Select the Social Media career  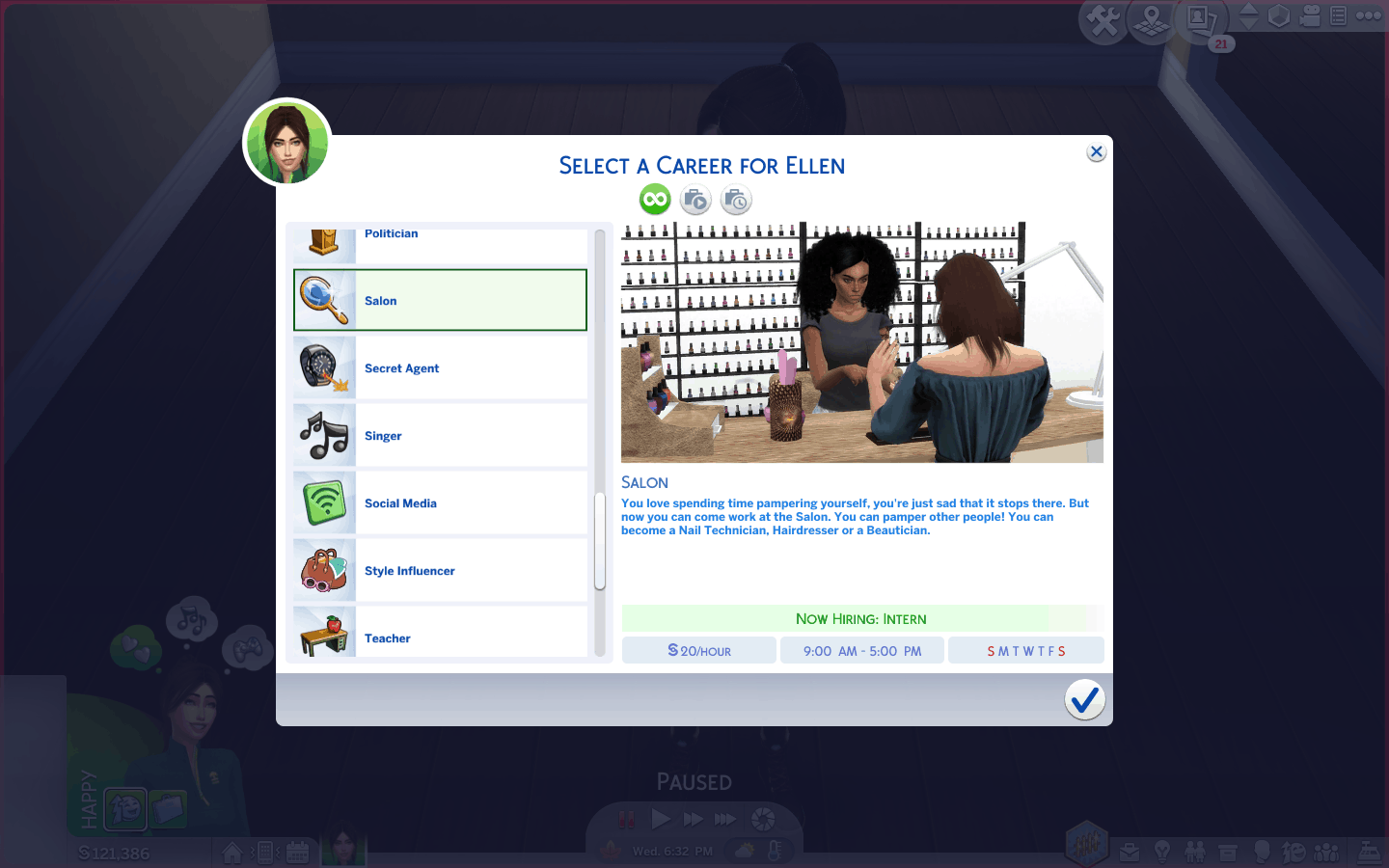[x=440, y=503]
